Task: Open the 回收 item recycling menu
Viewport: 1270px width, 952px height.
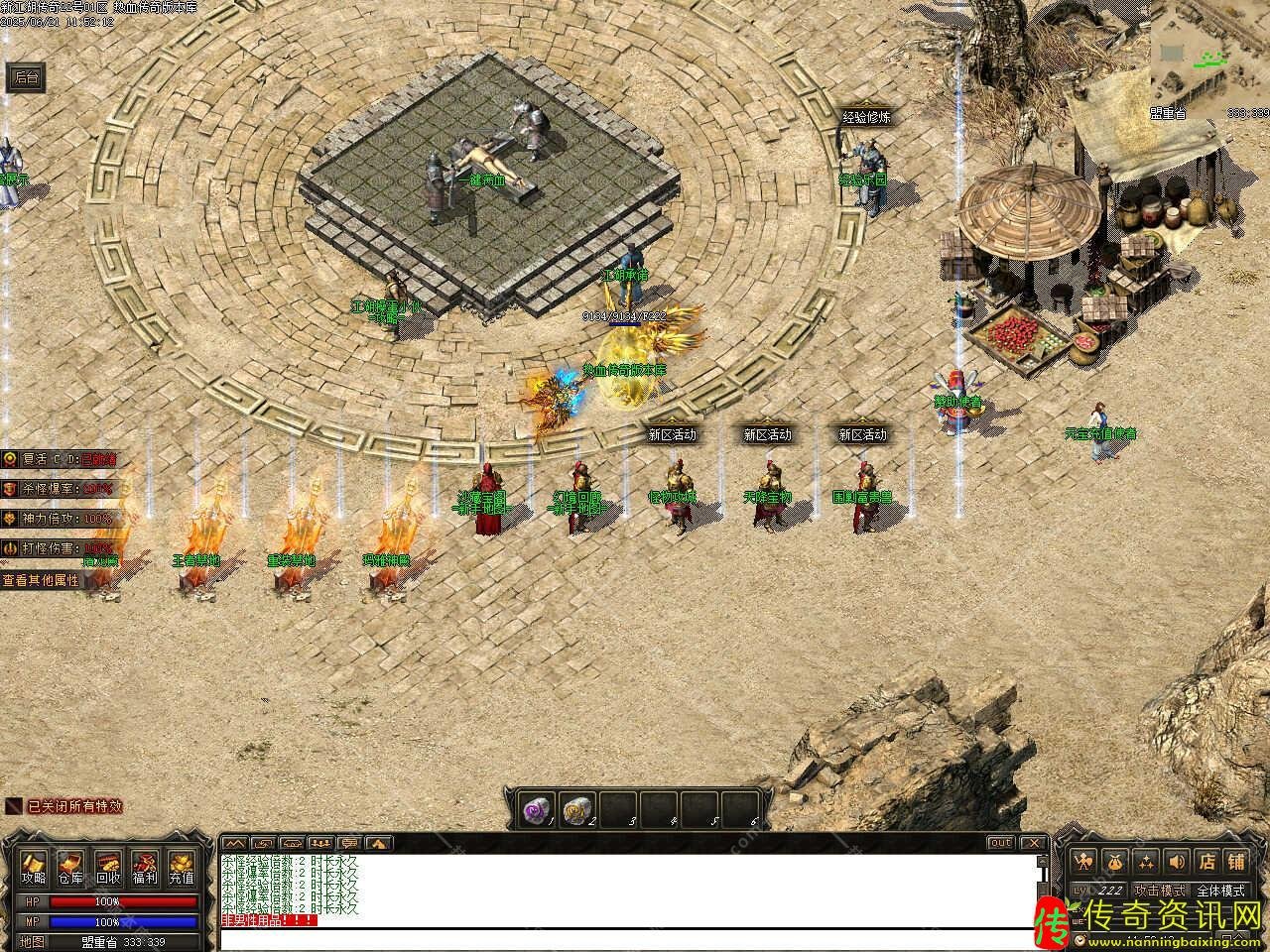Action: [108, 868]
